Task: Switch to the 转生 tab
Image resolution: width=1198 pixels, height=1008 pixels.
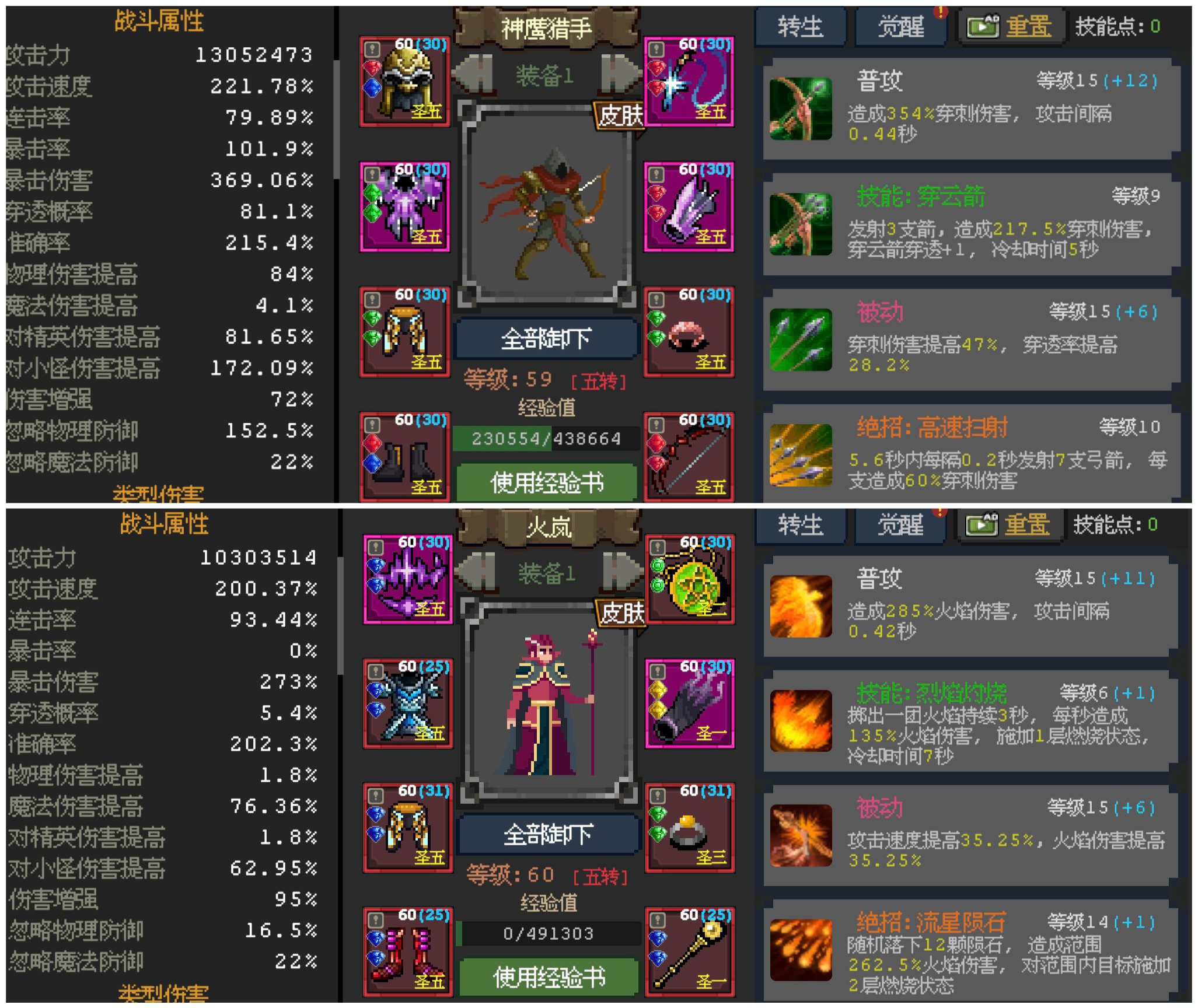Action: pos(801,25)
